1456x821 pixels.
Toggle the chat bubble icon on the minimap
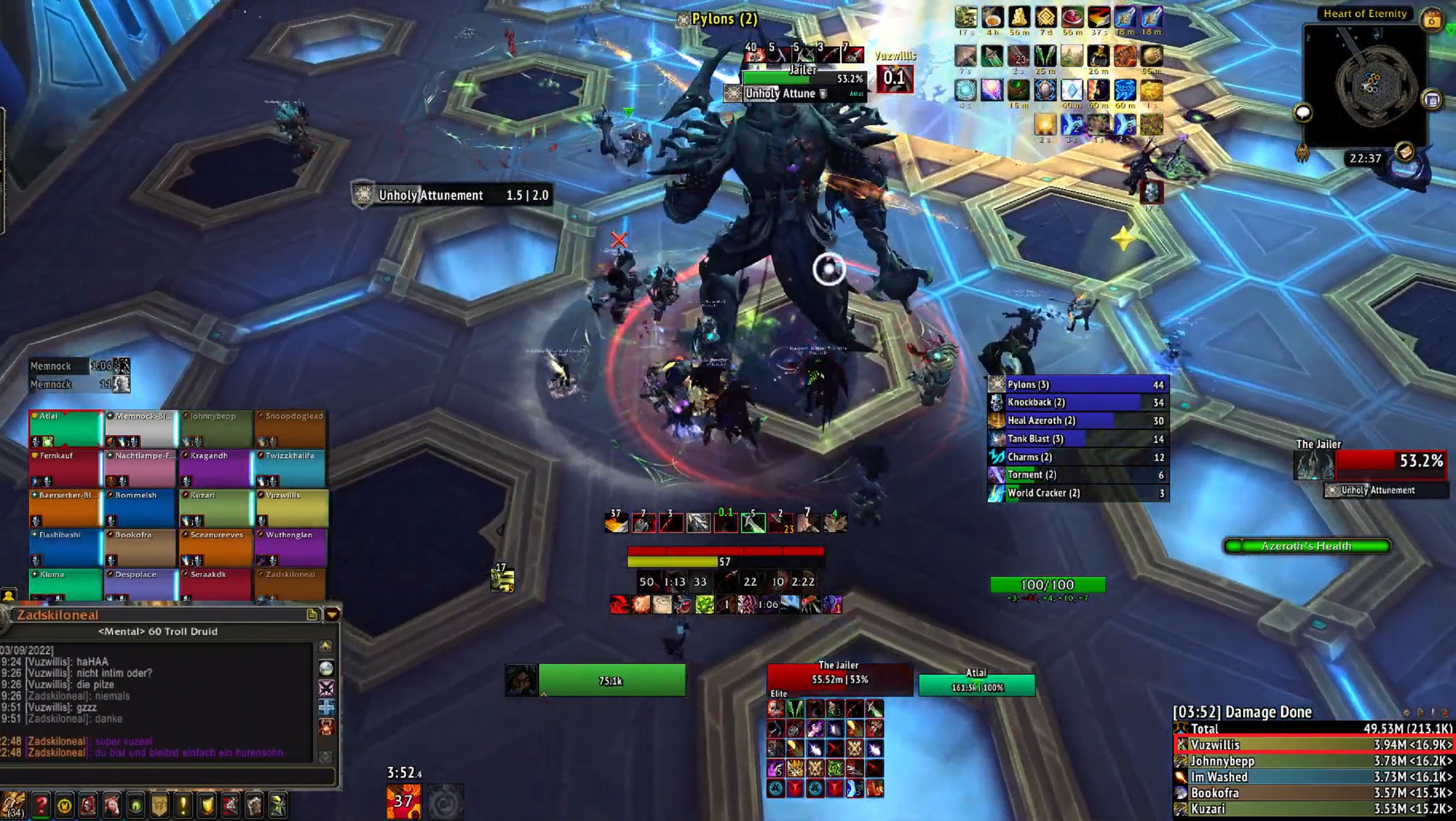coord(1303,113)
